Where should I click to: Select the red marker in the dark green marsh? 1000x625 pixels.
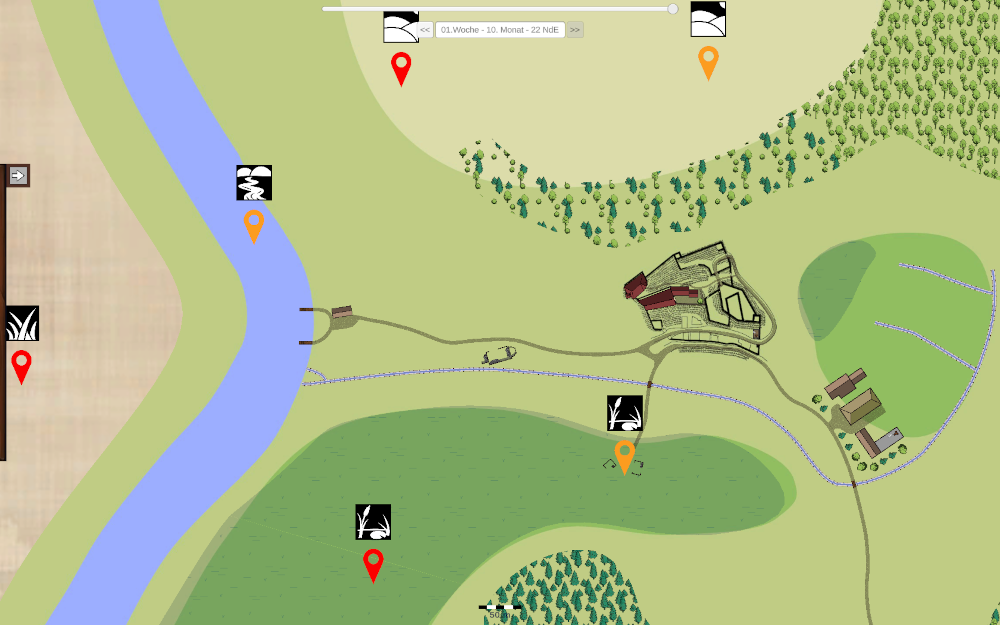(x=373, y=563)
